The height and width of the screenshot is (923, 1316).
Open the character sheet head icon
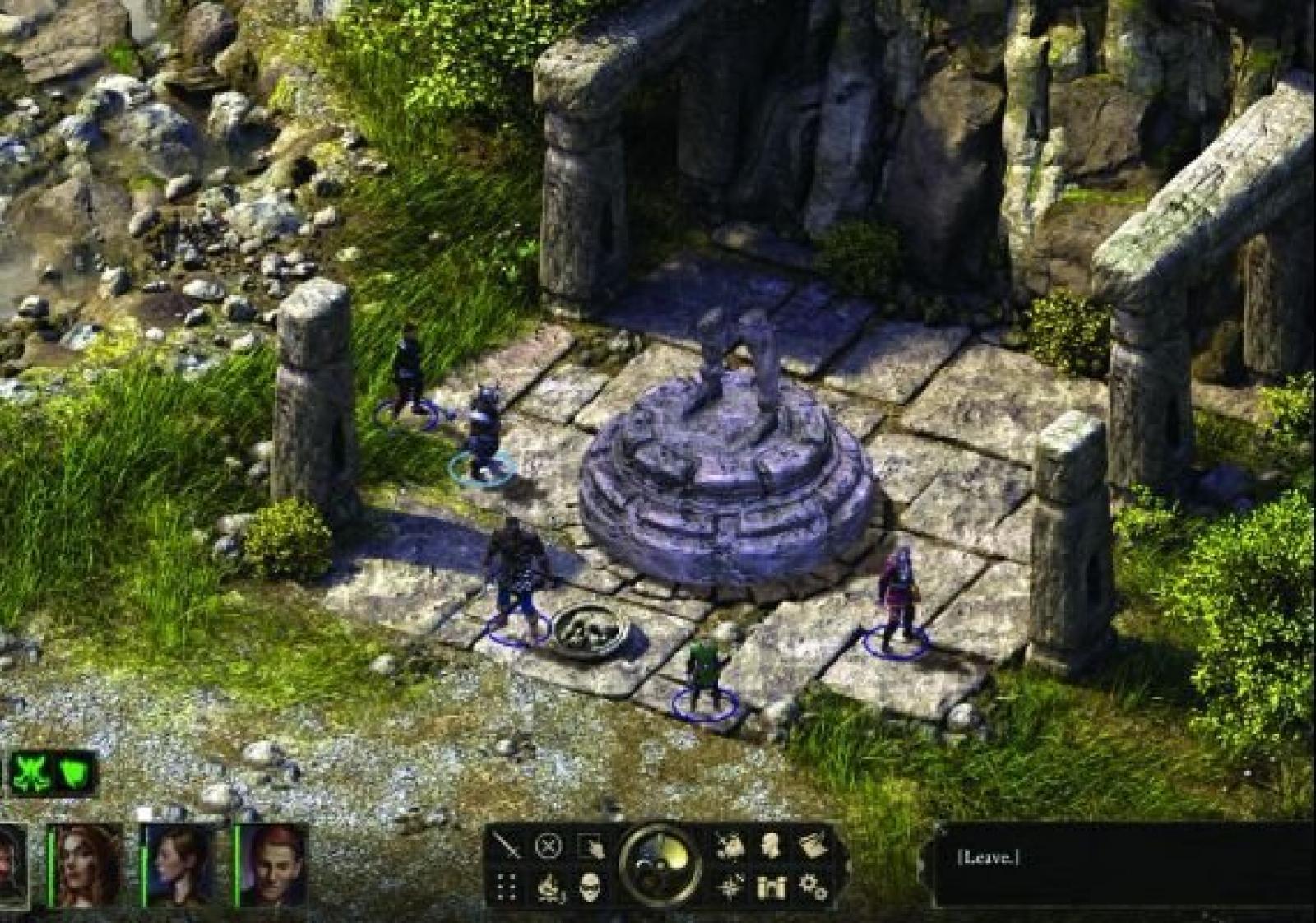click(x=771, y=845)
